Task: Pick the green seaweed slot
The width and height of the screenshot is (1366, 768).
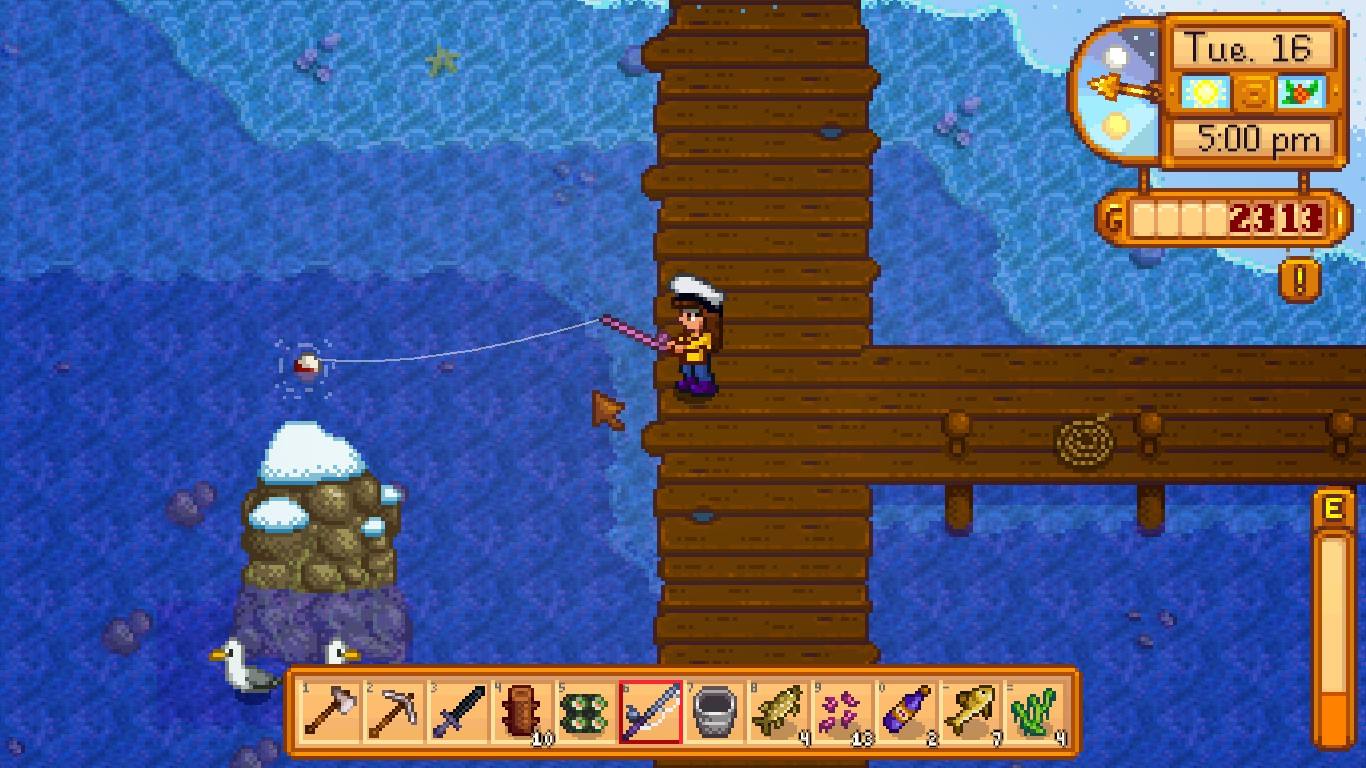Action: (x=1034, y=712)
